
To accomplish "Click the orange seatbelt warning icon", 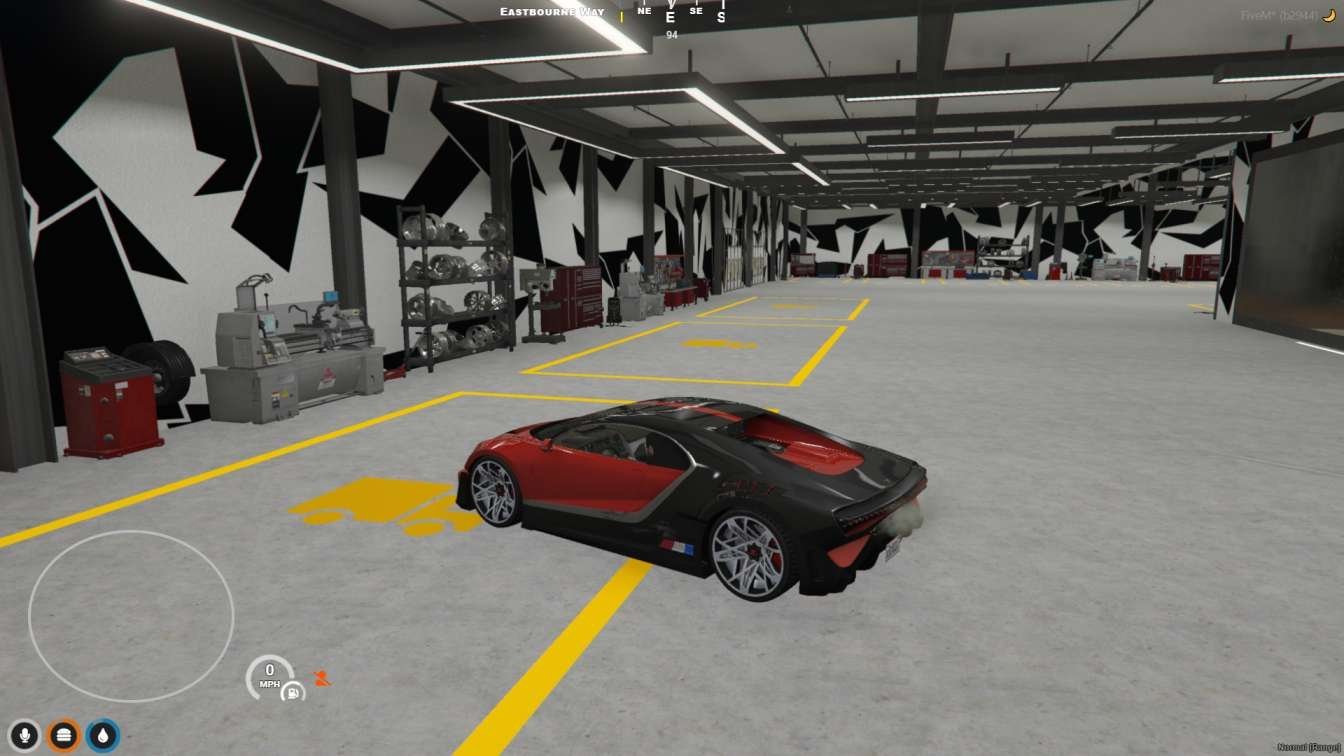I will [322, 678].
